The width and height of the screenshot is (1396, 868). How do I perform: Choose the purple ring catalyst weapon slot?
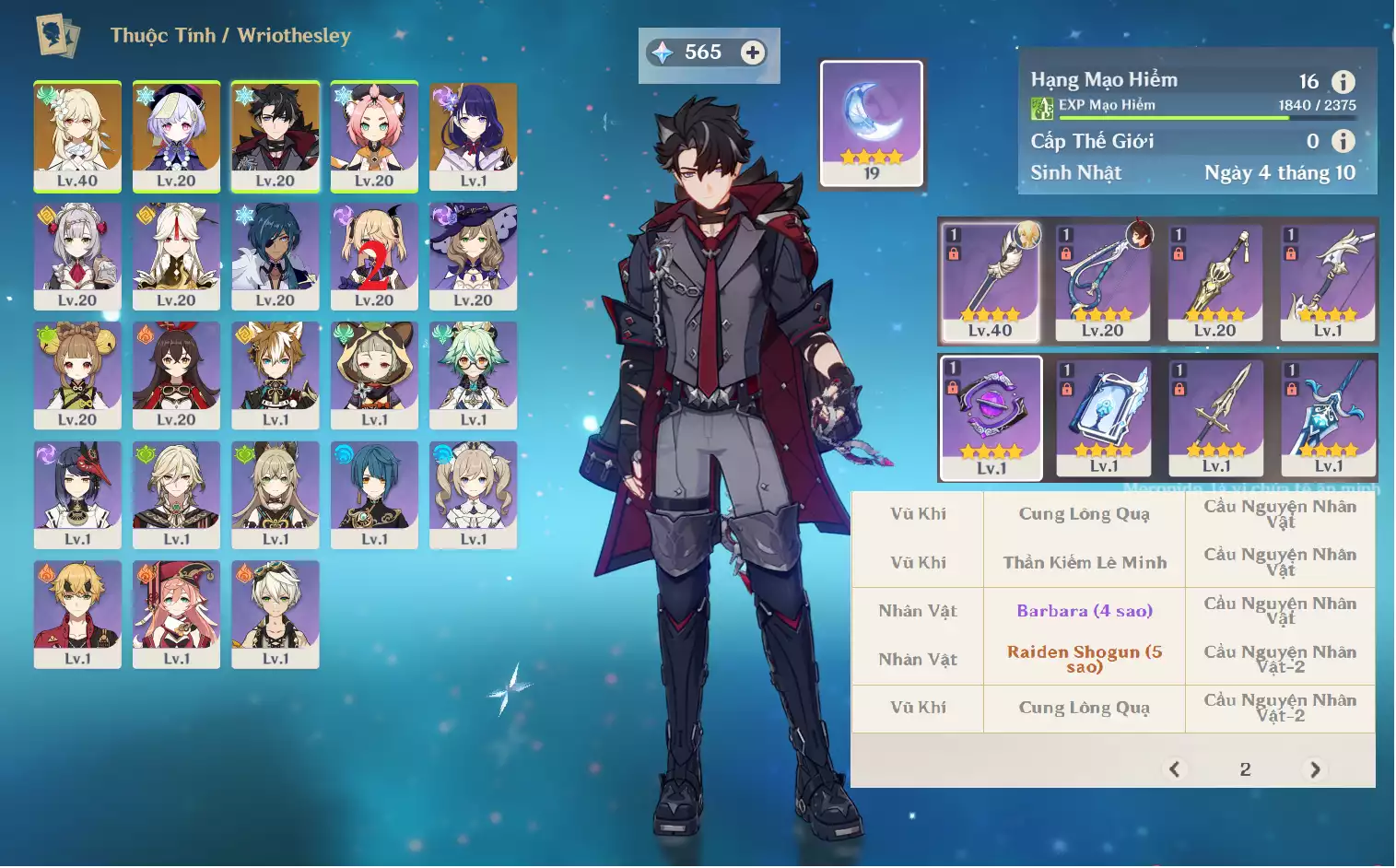click(991, 418)
